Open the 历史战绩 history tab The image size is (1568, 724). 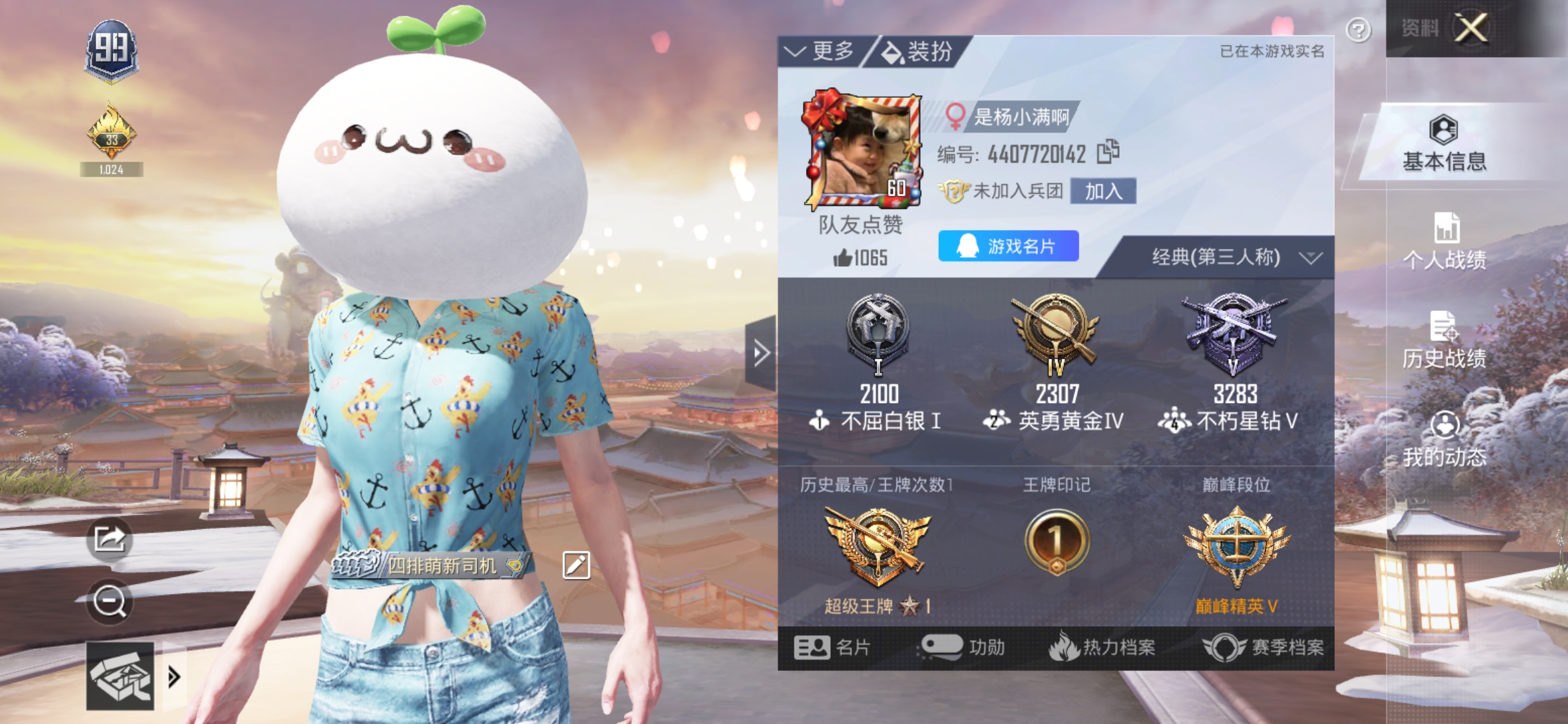coord(1444,340)
